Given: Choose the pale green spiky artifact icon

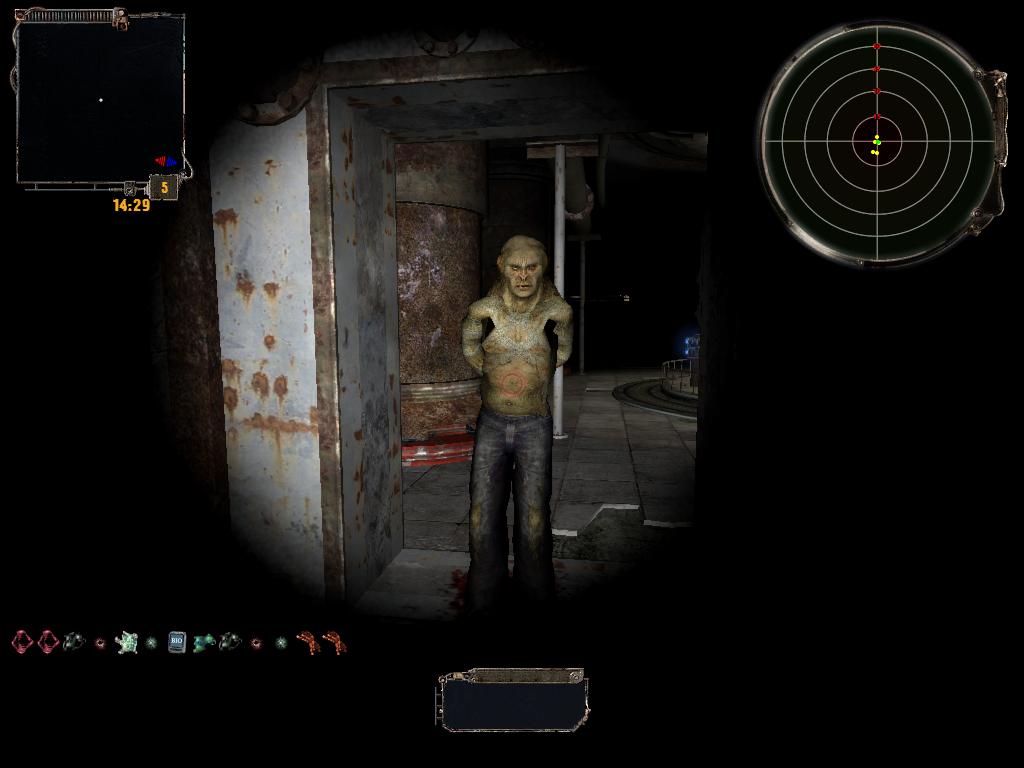Looking at the screenshot, I should [126, 642].
